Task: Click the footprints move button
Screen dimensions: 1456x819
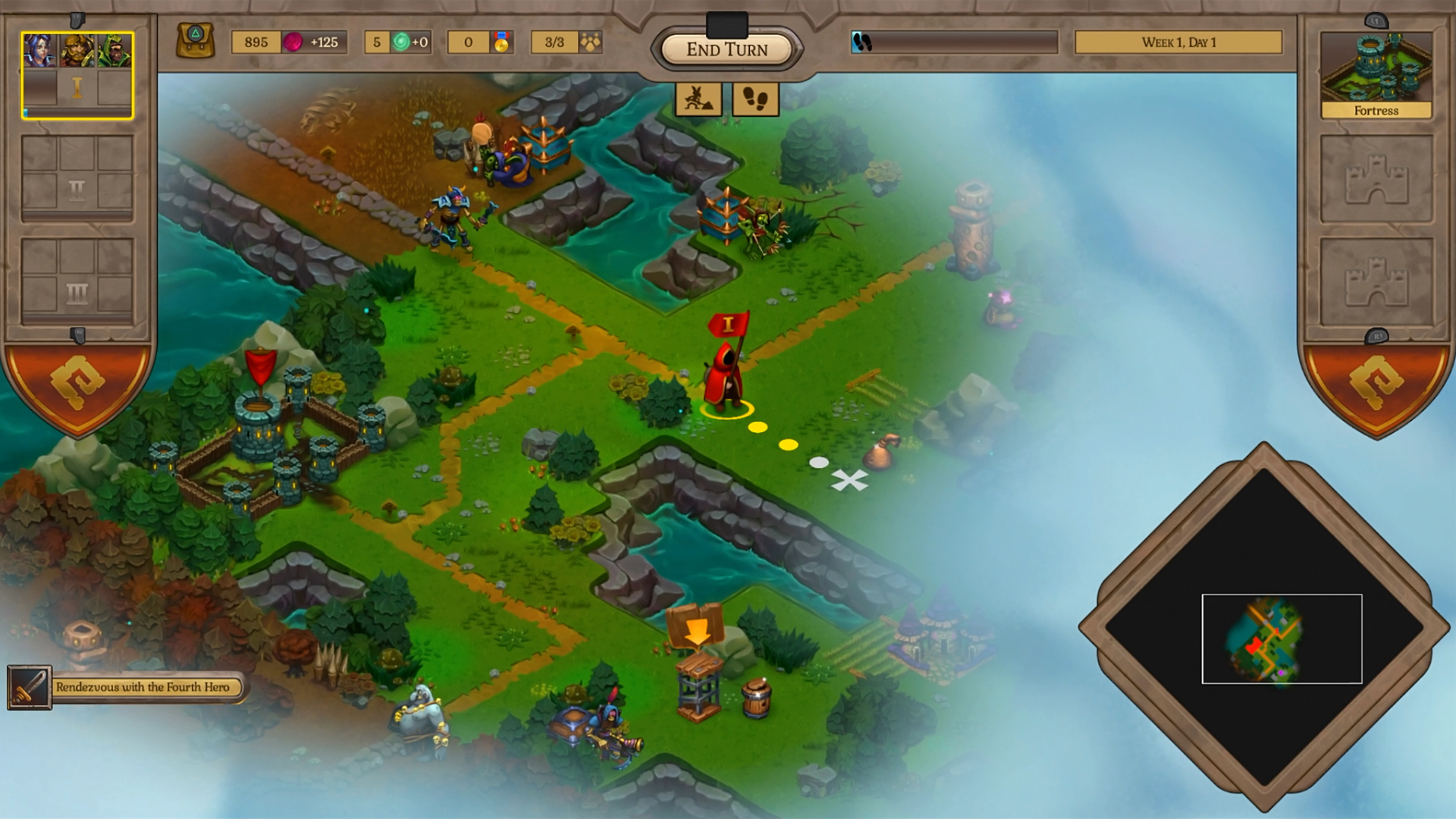Action: [755, 99]
